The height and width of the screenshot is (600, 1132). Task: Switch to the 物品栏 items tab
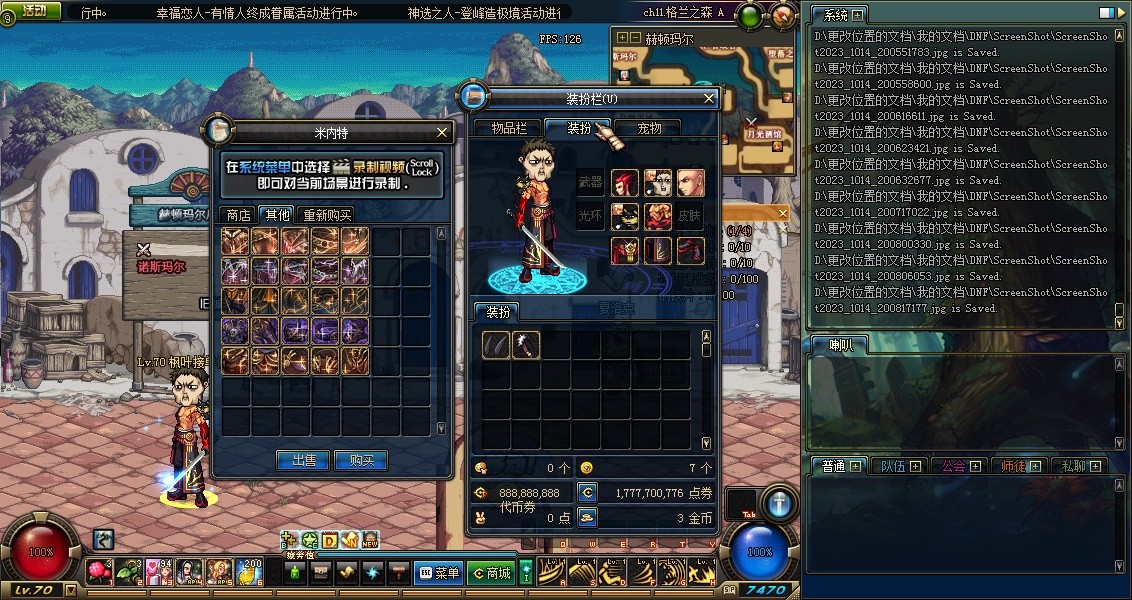click(508, 128)
